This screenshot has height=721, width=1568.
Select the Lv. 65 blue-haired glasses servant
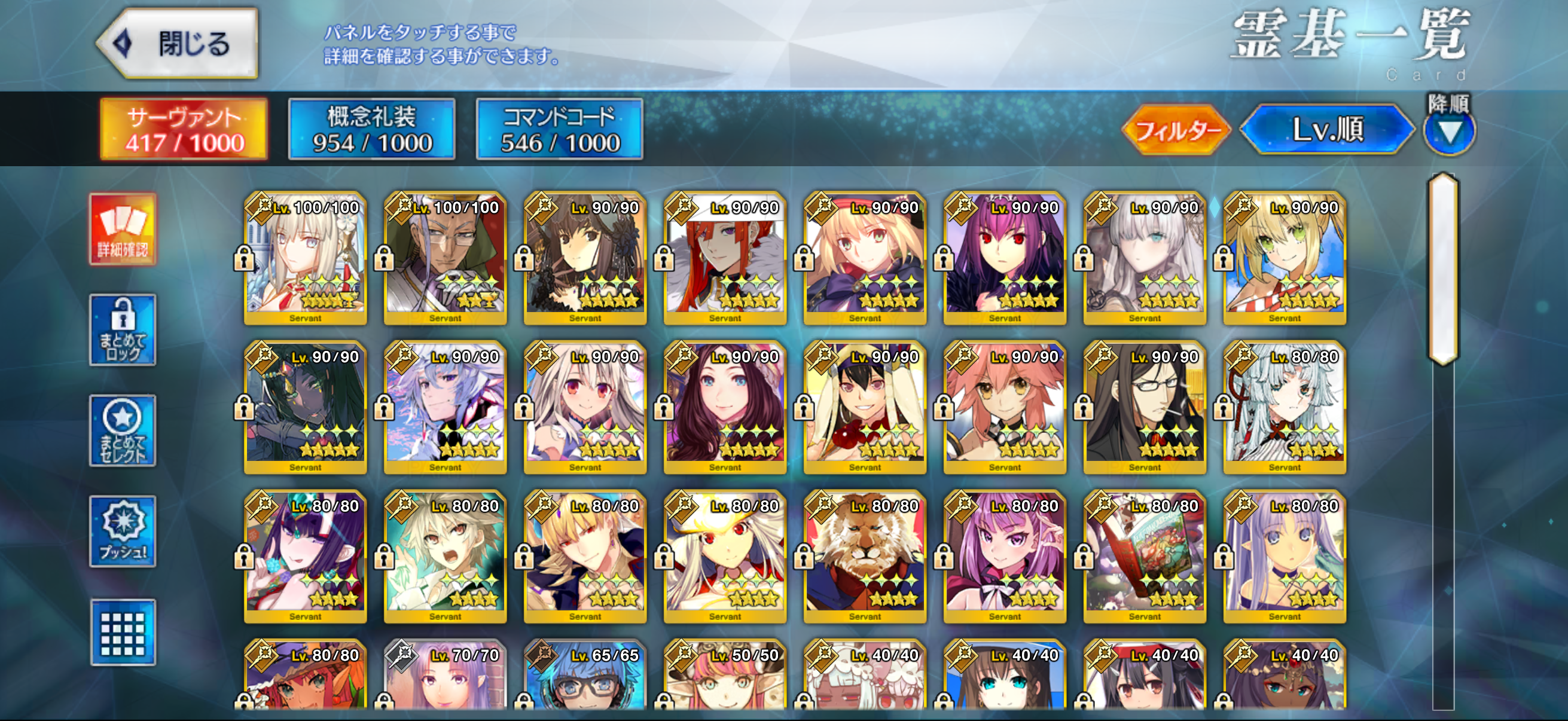click(584, 676)
